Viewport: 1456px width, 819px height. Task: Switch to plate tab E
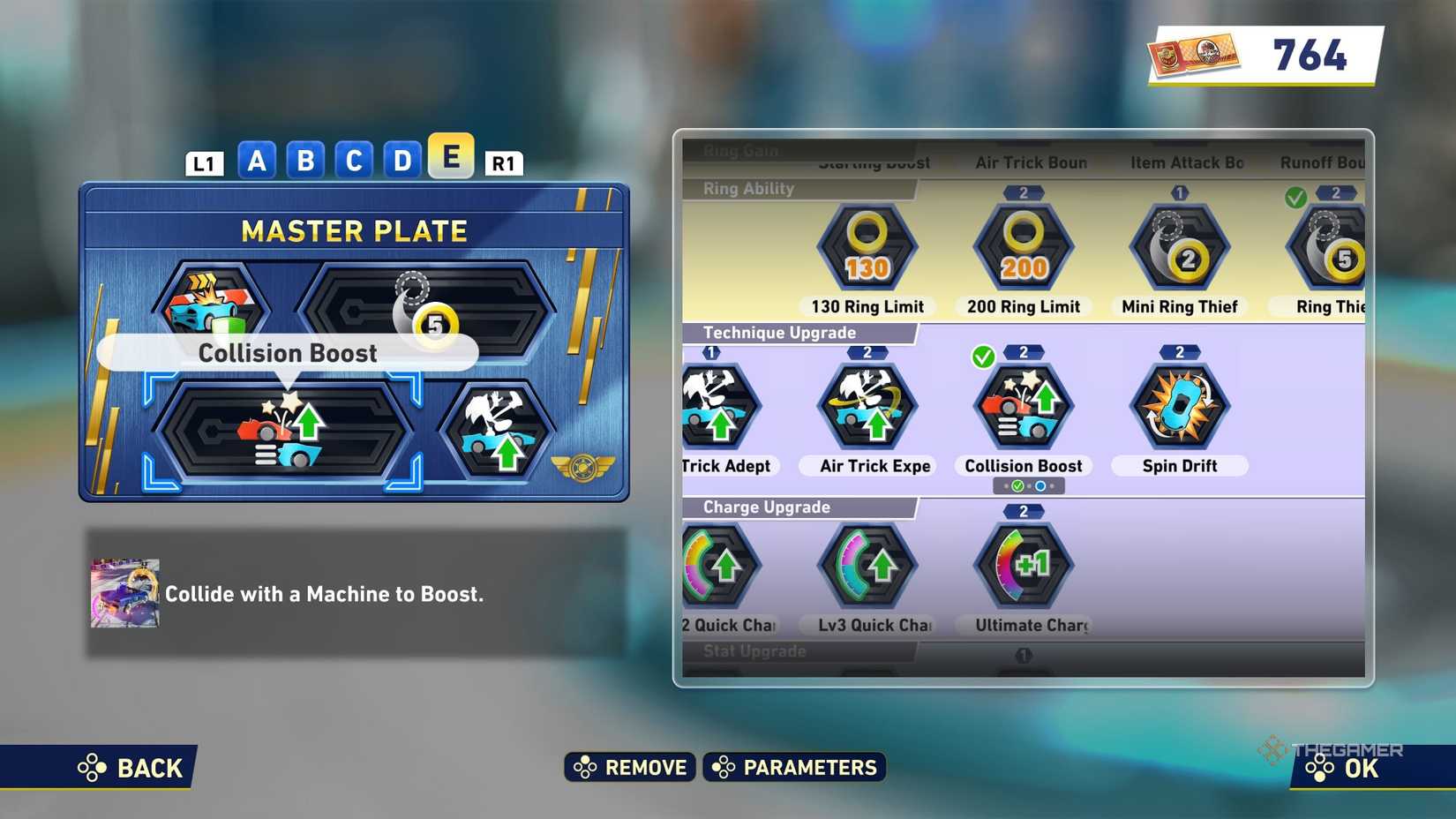(451, 160)
